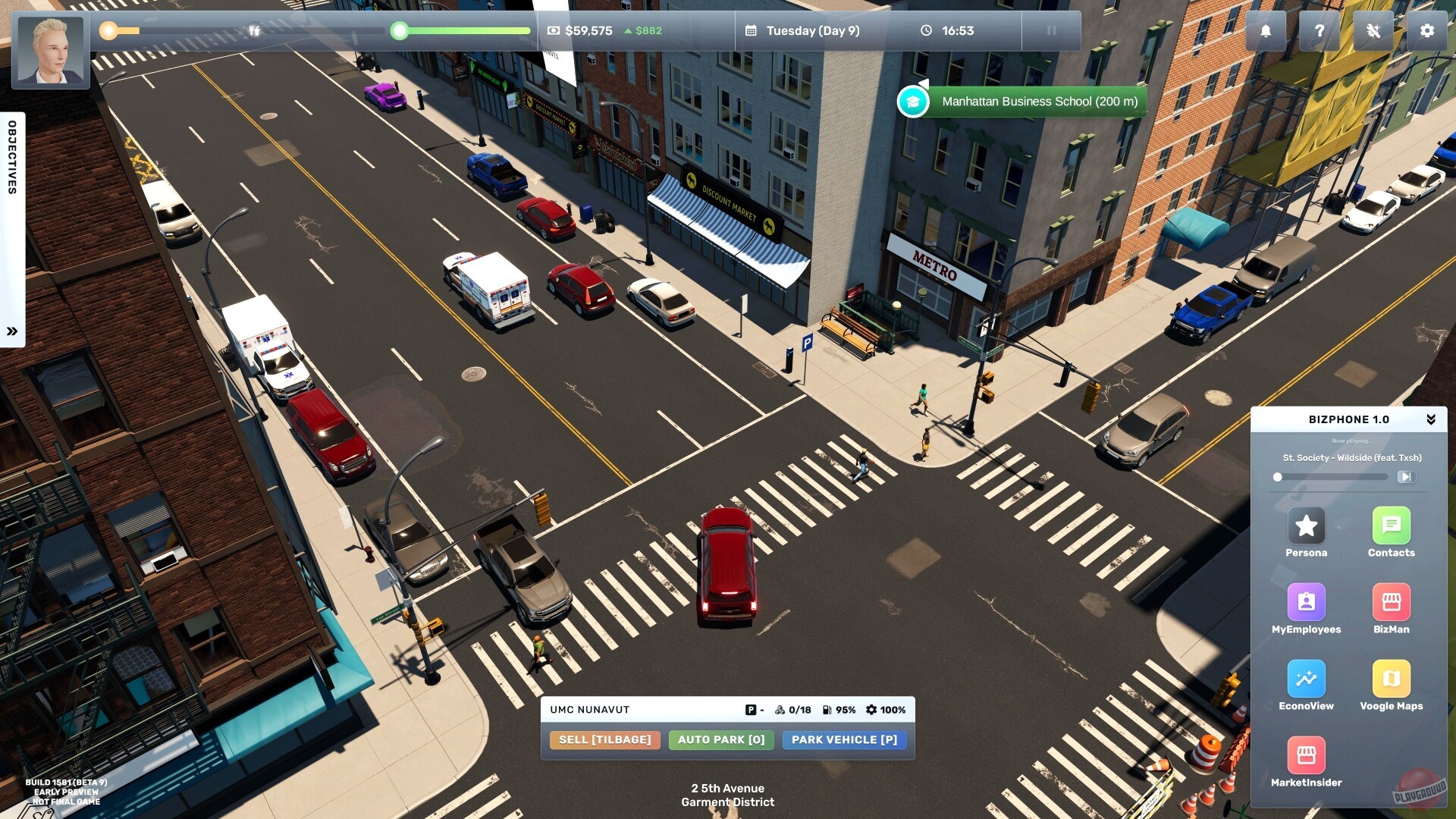Viewport: 1456px width, 819px height.
Task: Launch the BizMan app
Action: coord(1391,603)
